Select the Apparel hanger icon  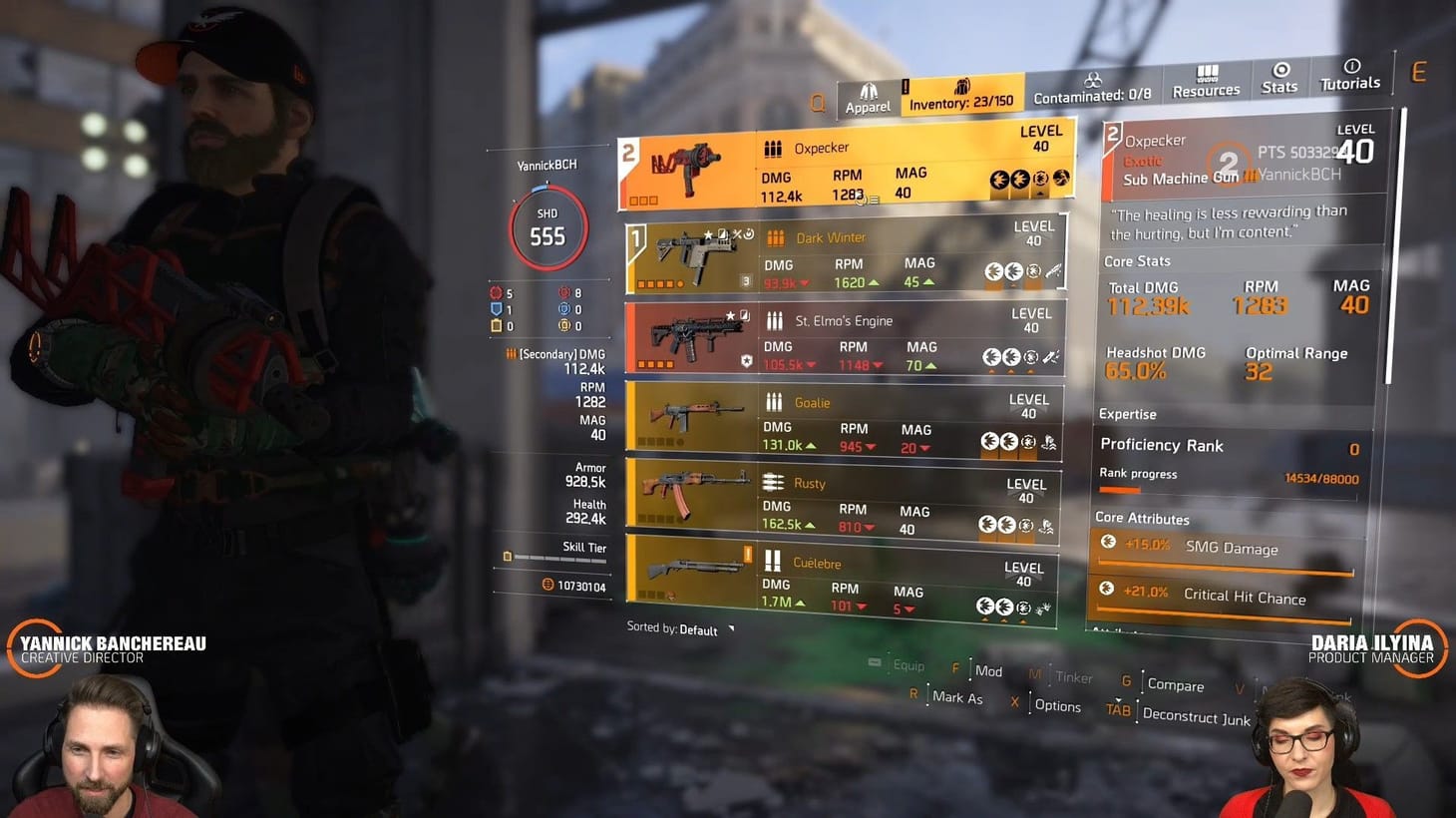click(869, 90)
